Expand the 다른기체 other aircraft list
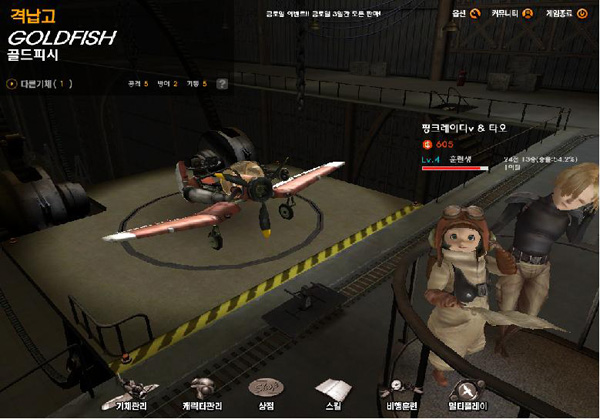 pyautogui.click(x=39, y=84)
